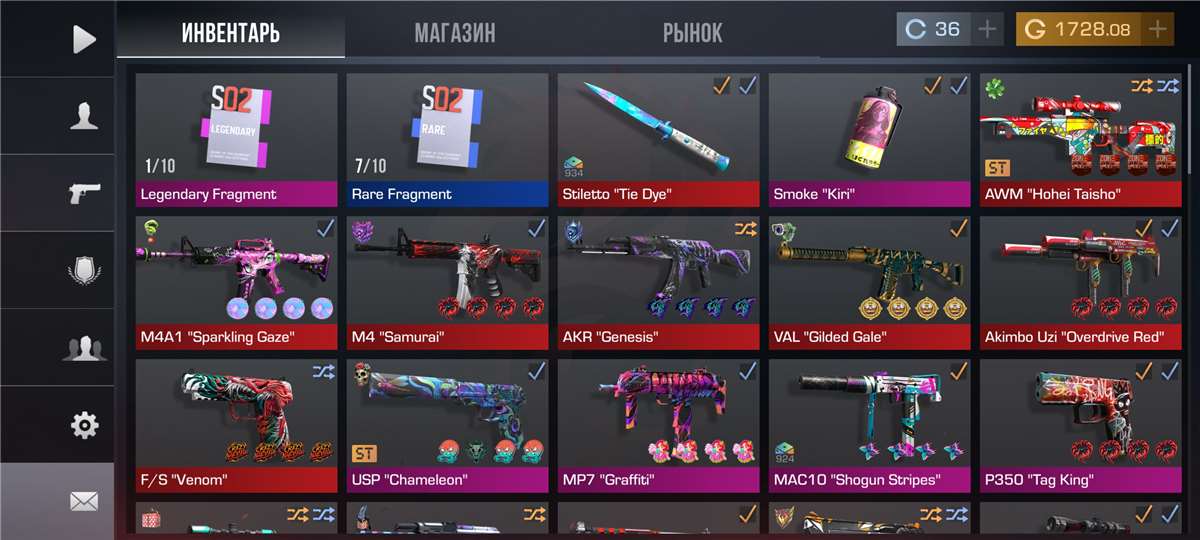Select the Legendary Fragment item

pos(236,139)
